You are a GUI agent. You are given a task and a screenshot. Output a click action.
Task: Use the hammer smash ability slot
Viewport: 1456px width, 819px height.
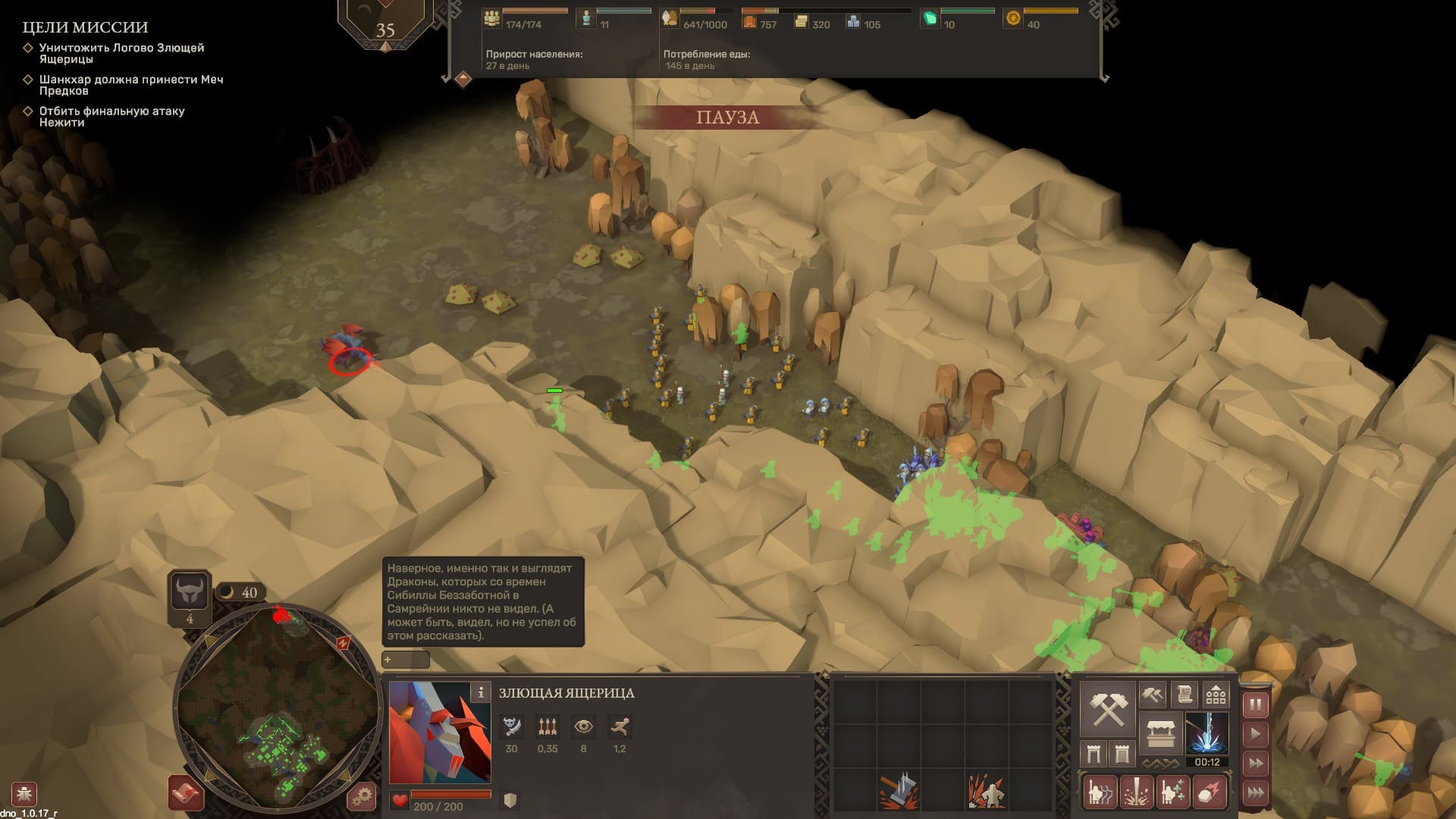point(899,792)
